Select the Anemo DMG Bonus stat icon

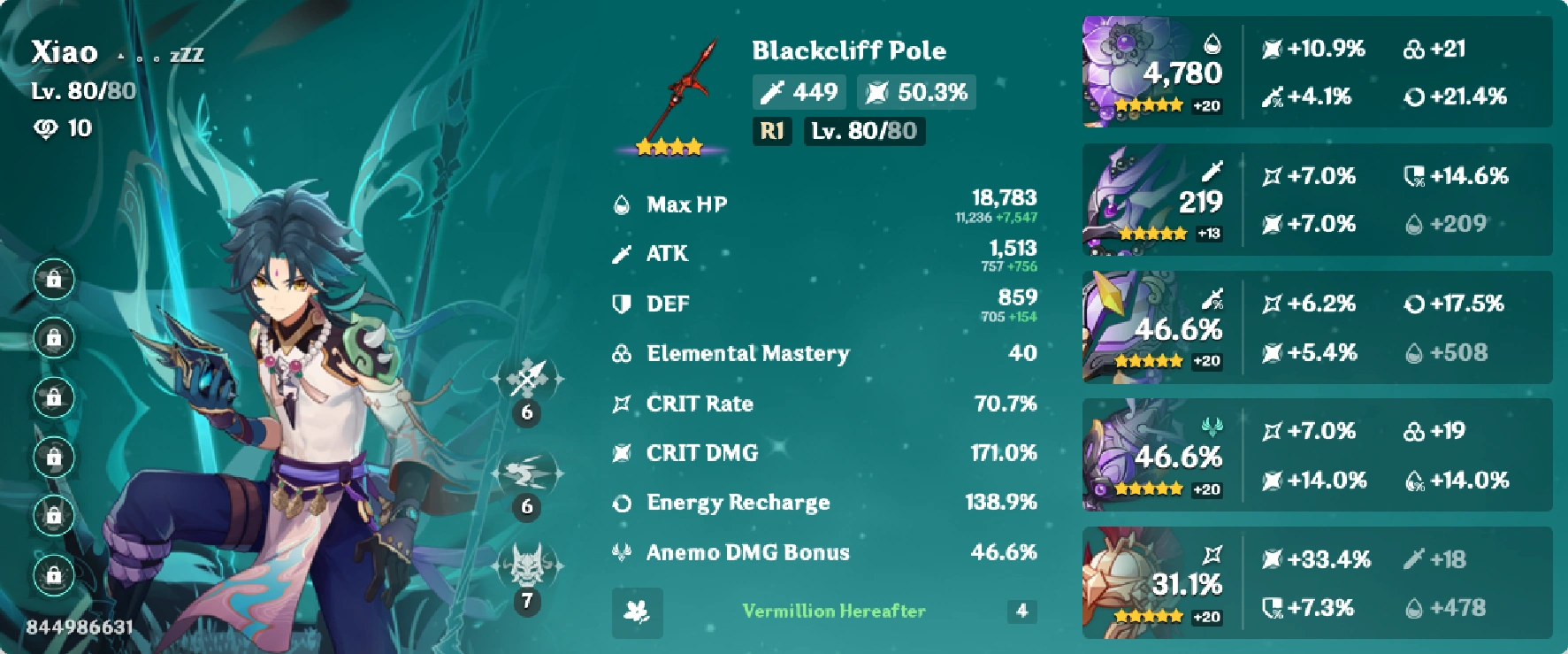coord(621,551)
